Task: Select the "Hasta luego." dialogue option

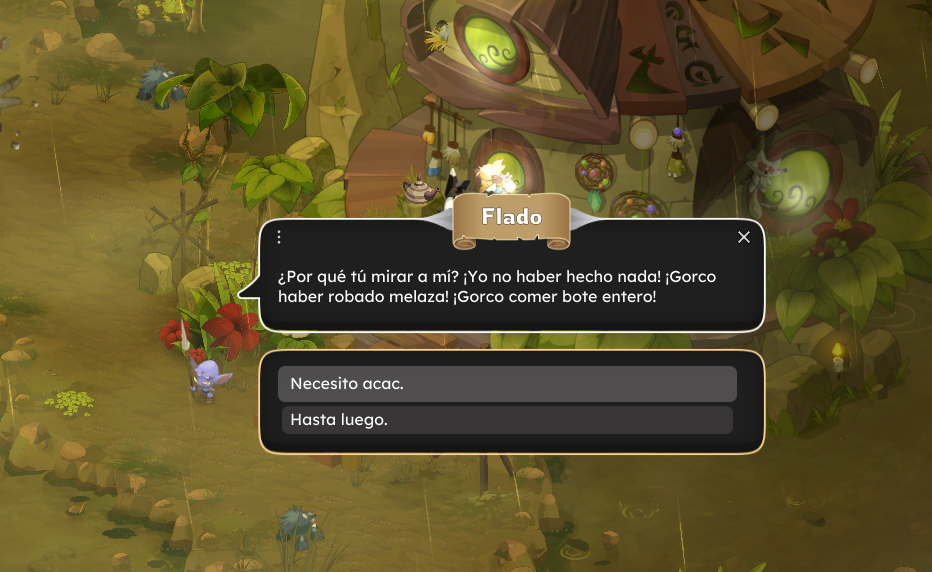Action: 507,420
